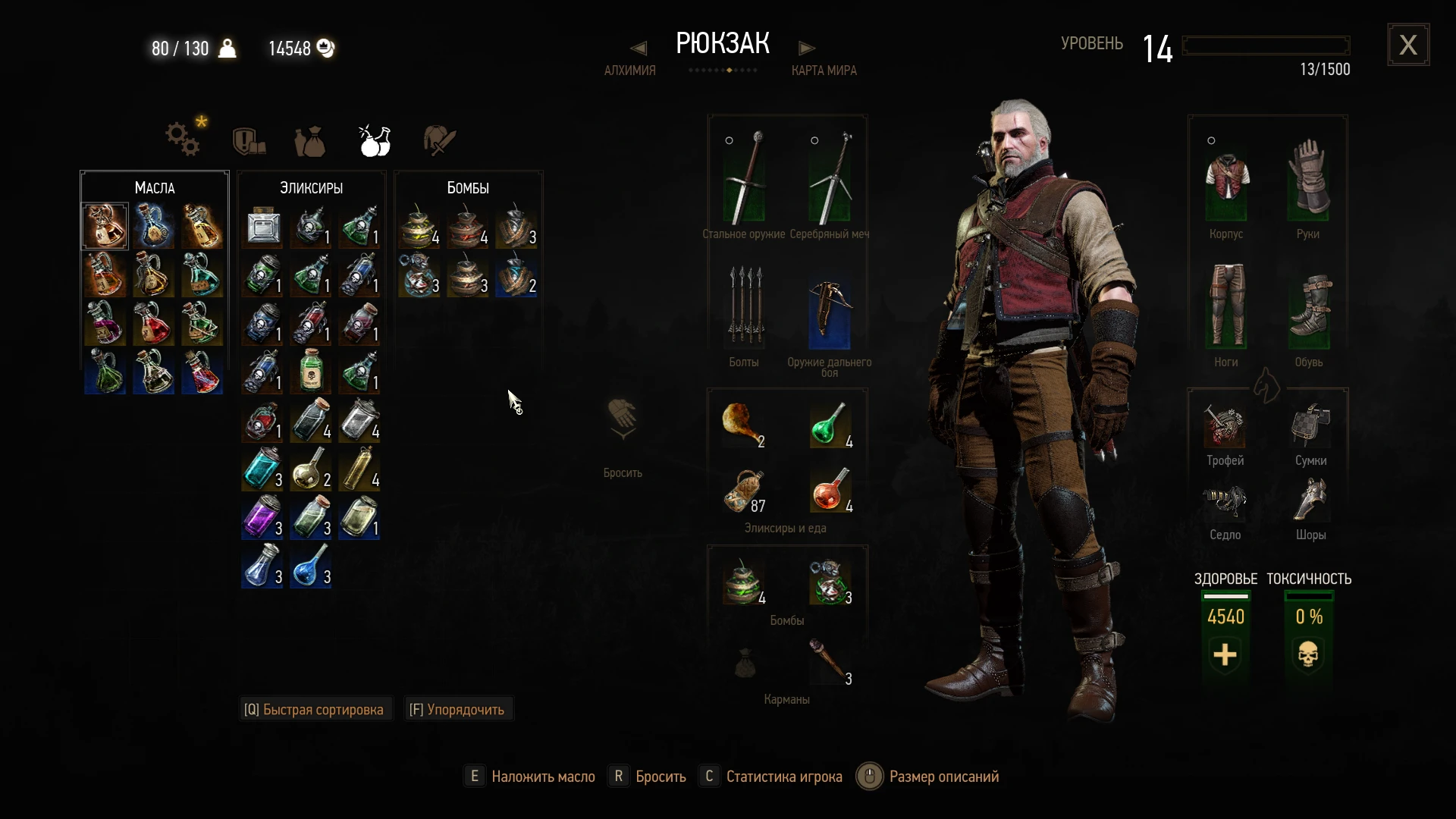The height and width of the screenshot is (819, 1456).
Task: Click the green potion in Эликсиры и еда
Action: pyautogui.click(x=830, y=425)
